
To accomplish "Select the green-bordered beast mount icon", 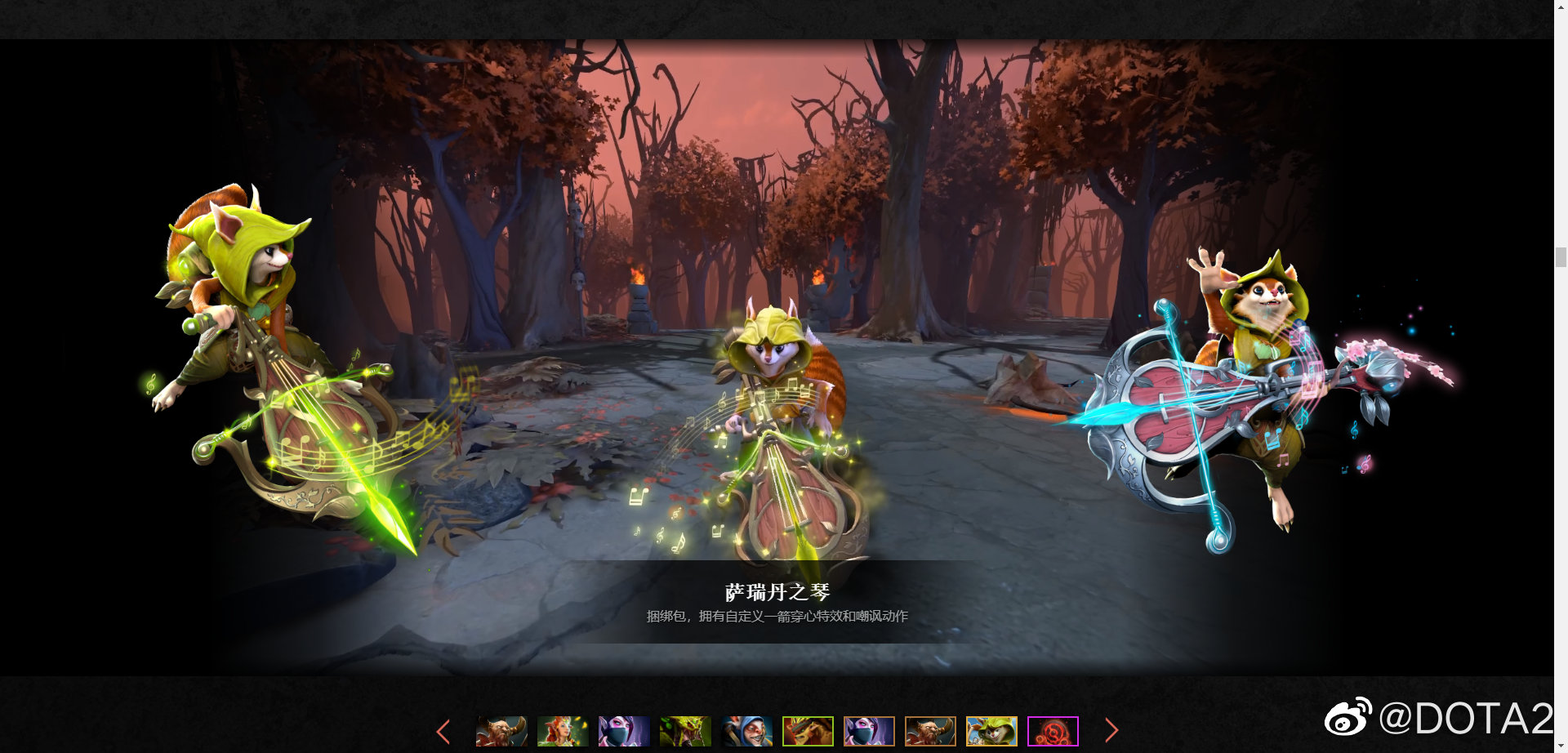I will [808, 731].
